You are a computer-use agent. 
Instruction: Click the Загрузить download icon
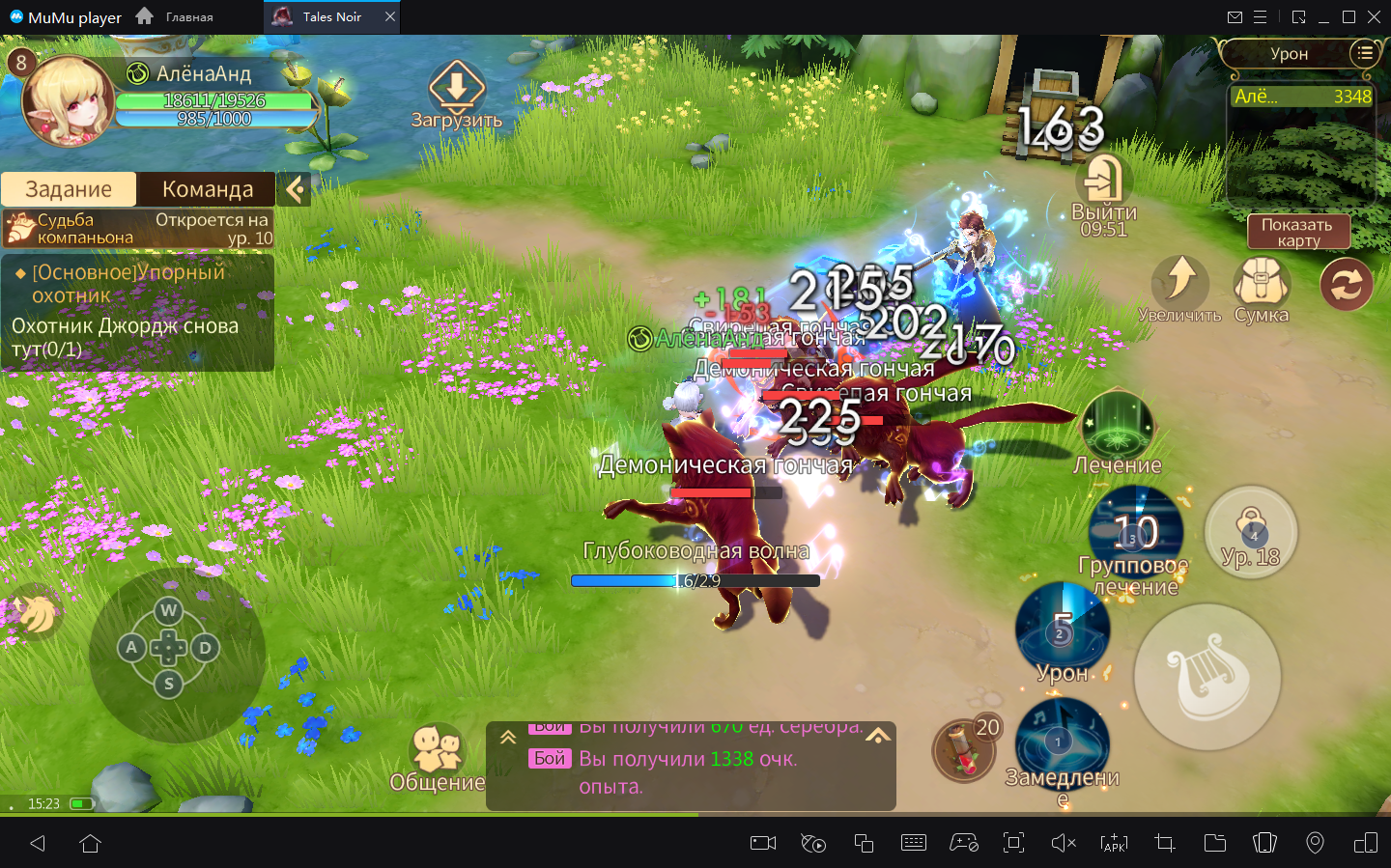(x=457, y=88)
